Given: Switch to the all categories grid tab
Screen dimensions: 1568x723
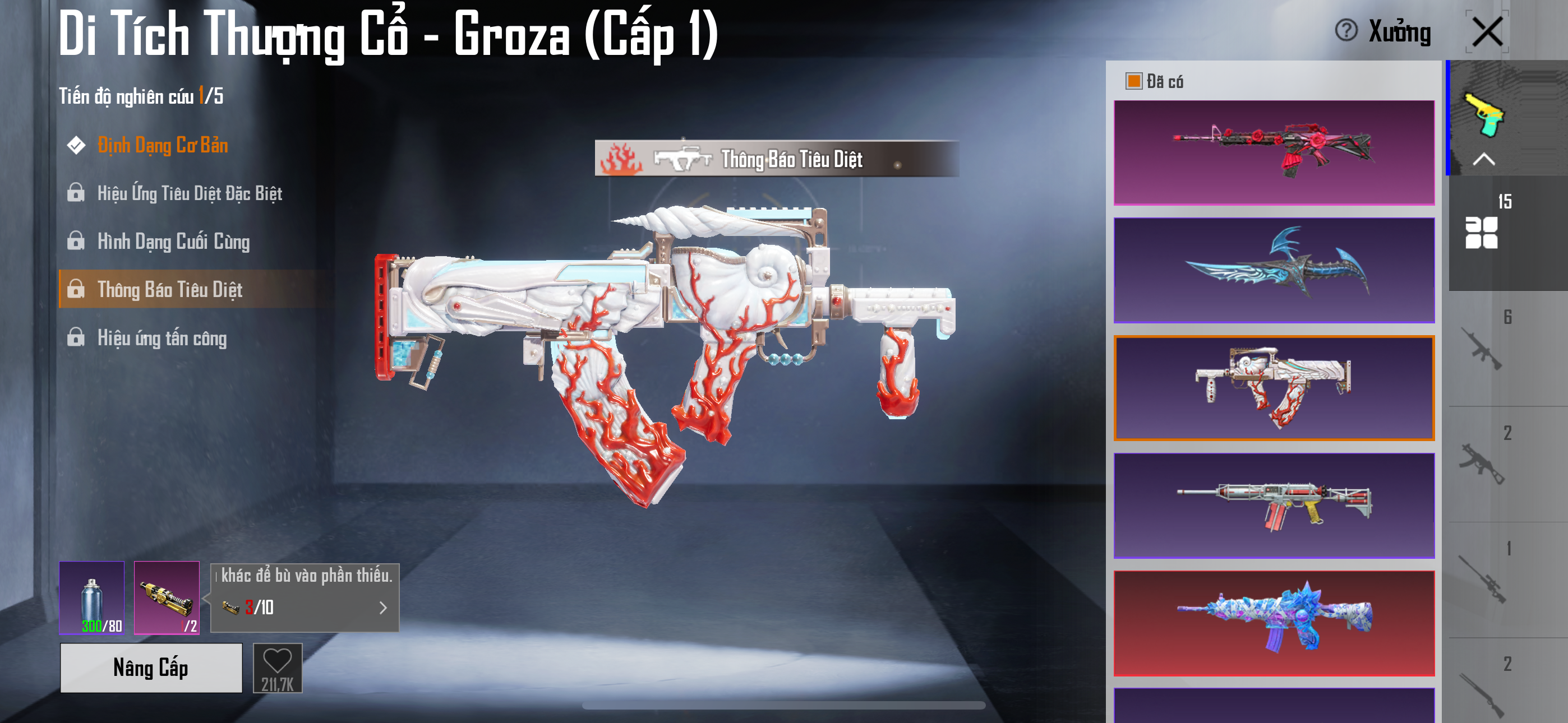Looking at the screenshot, I should (1481, 233).
